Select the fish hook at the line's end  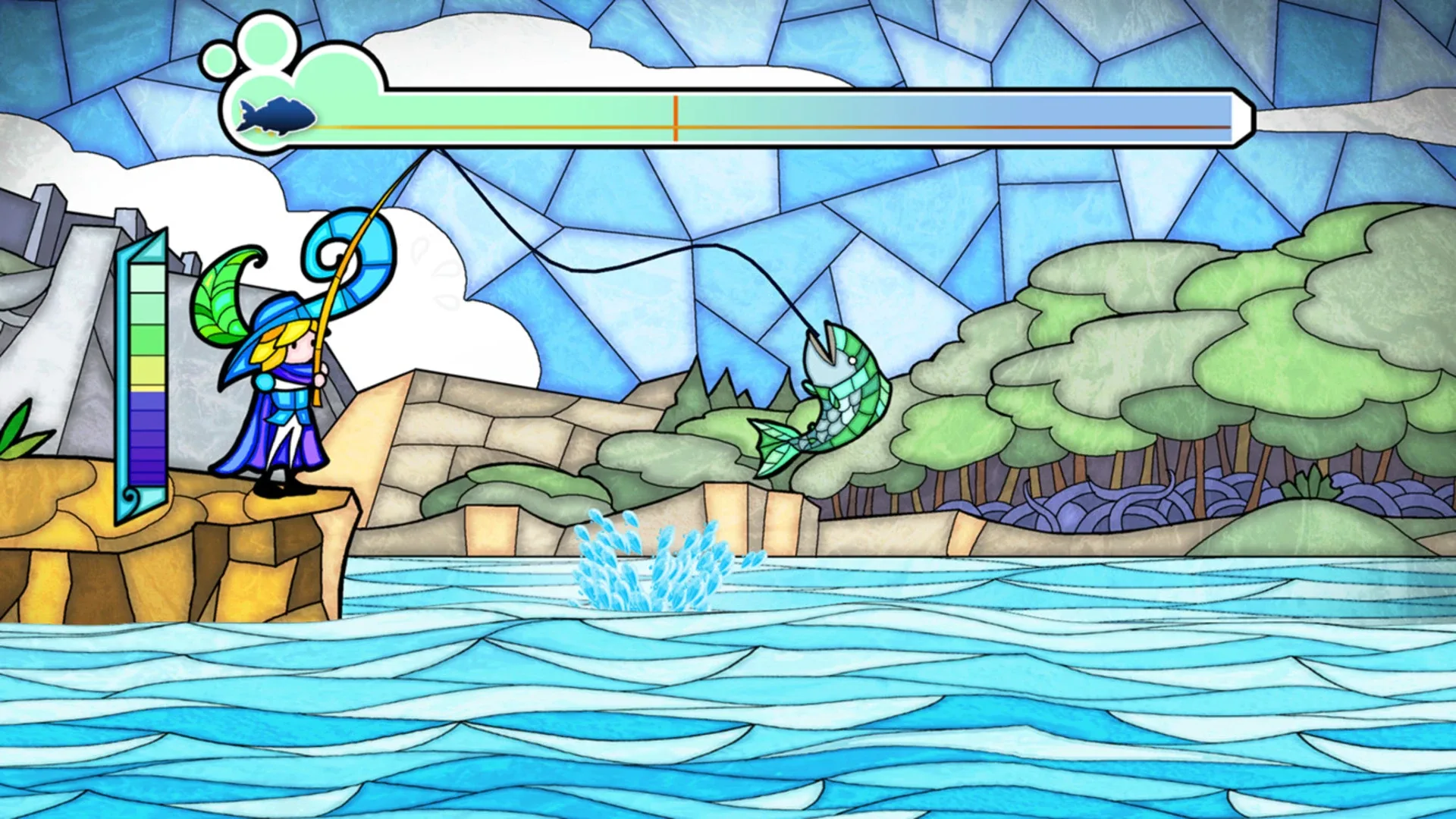[x=815, y=334]
